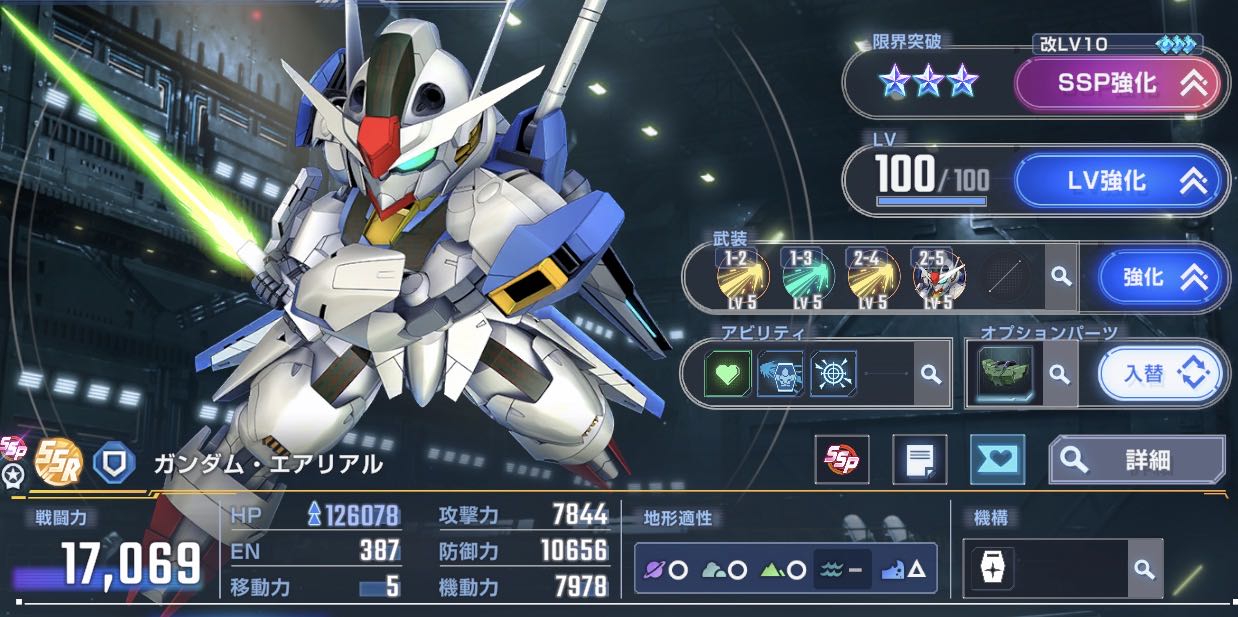Open the SSP強化 enhancement menu
1238x617 pixels.
click(1118, 84)
